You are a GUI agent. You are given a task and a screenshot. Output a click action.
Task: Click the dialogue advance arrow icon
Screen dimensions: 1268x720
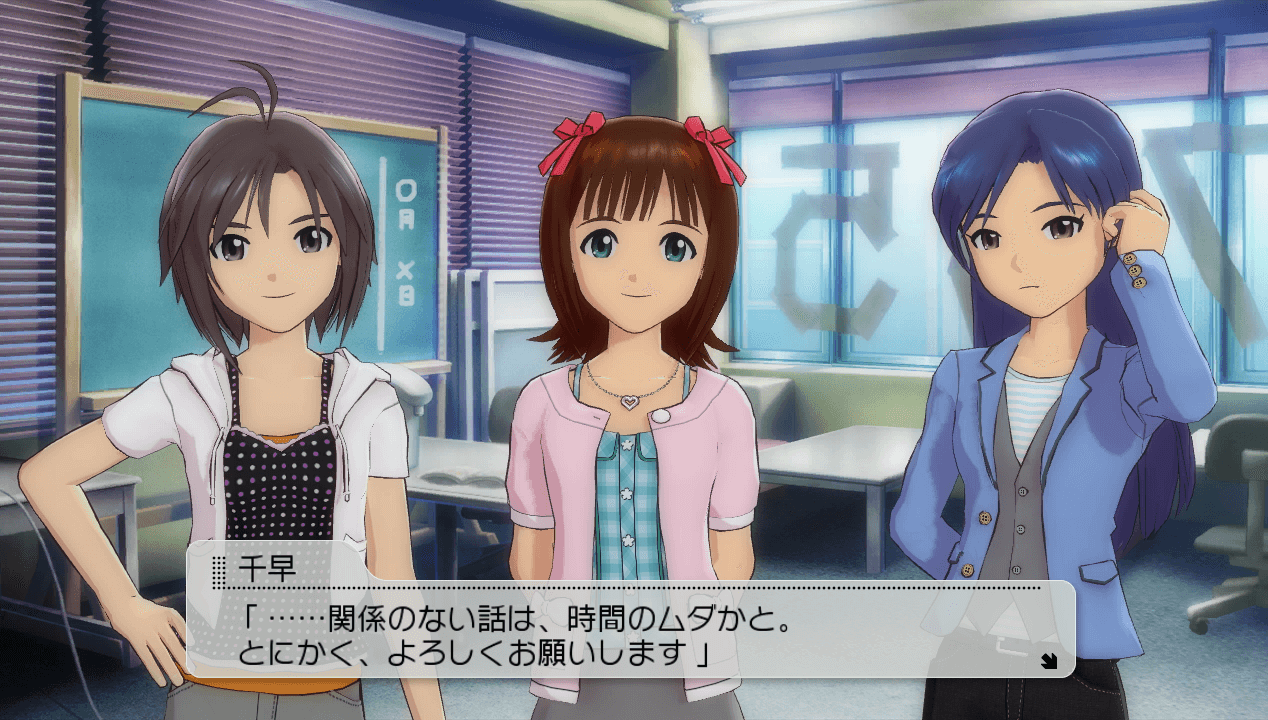tap(1048, 658)
